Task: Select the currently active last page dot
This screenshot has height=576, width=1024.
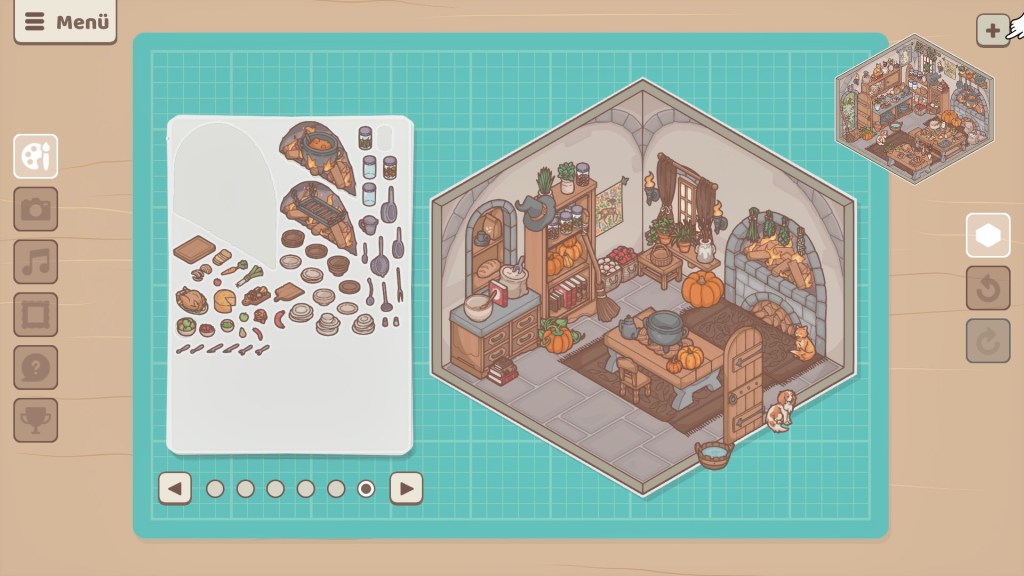Action: 366,488
